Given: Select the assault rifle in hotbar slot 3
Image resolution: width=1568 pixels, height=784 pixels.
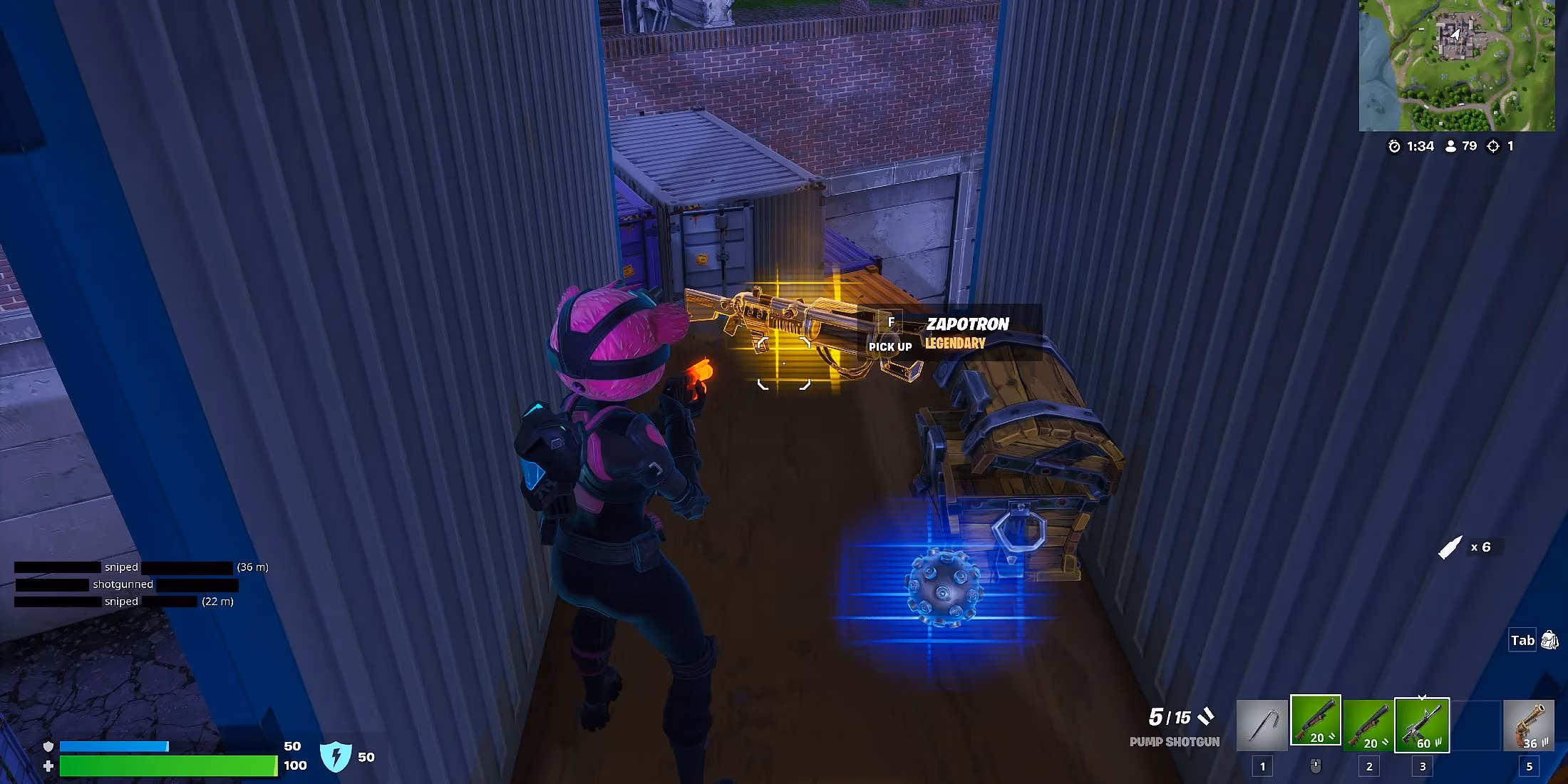Looking at the screenshot, I should [1423, 721].
